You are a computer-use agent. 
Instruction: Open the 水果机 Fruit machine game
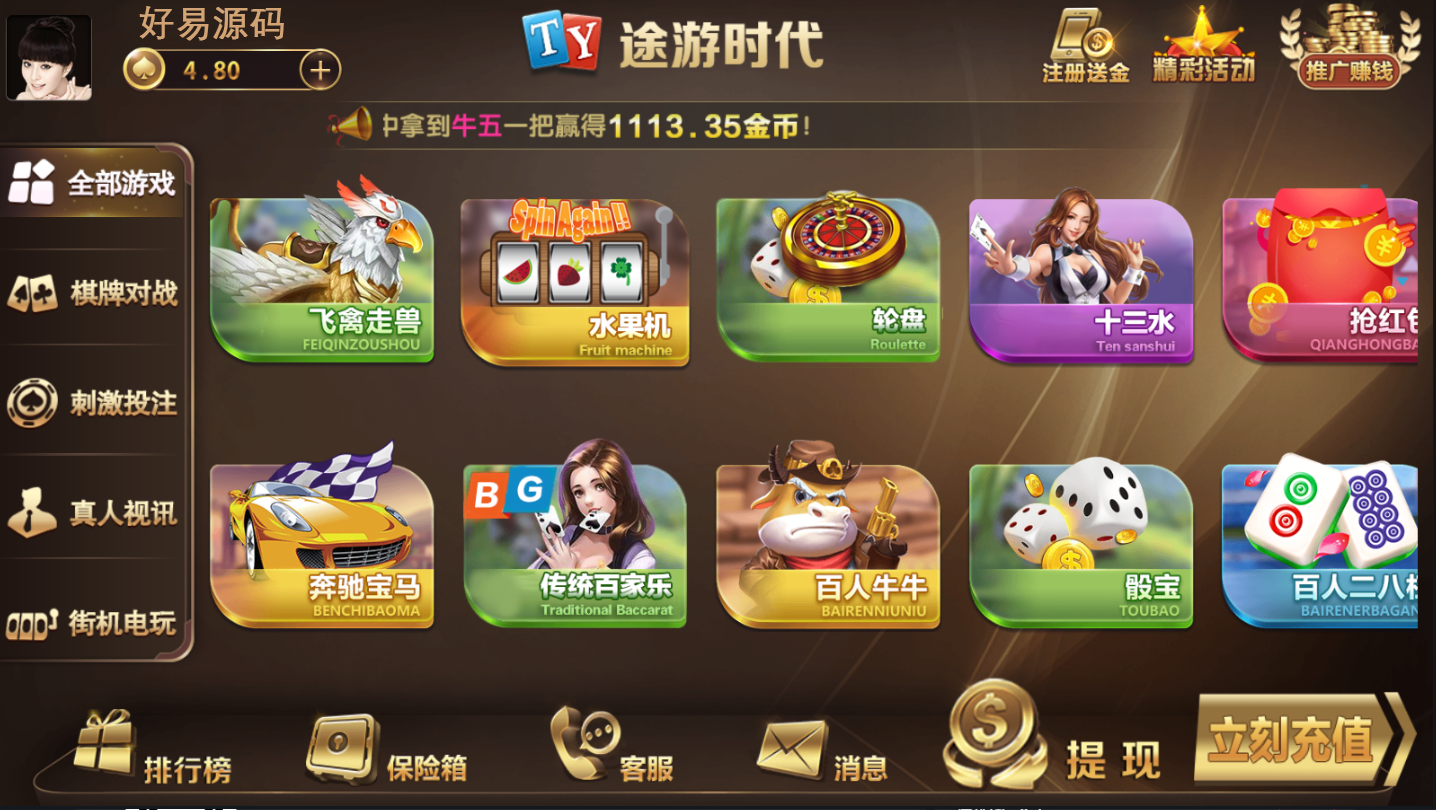point(576,281)
